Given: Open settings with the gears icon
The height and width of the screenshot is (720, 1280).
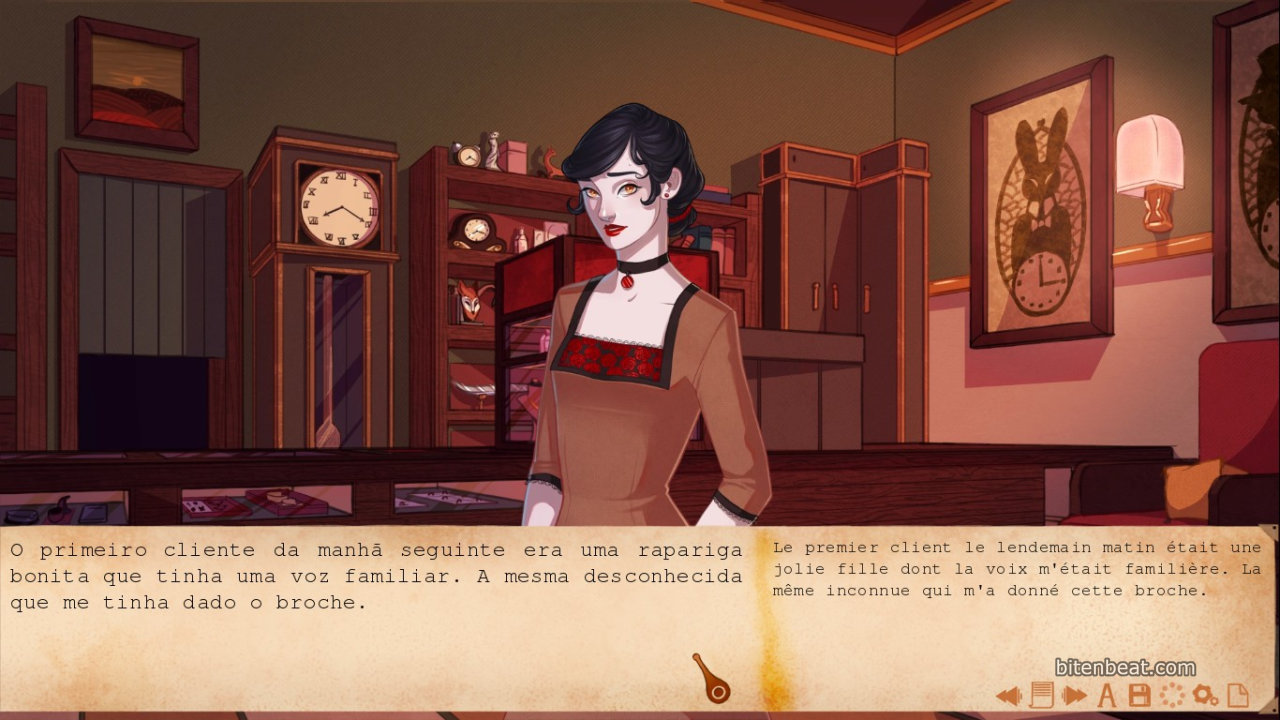Looking at the screenshot, I should (x=1205, y=695).
